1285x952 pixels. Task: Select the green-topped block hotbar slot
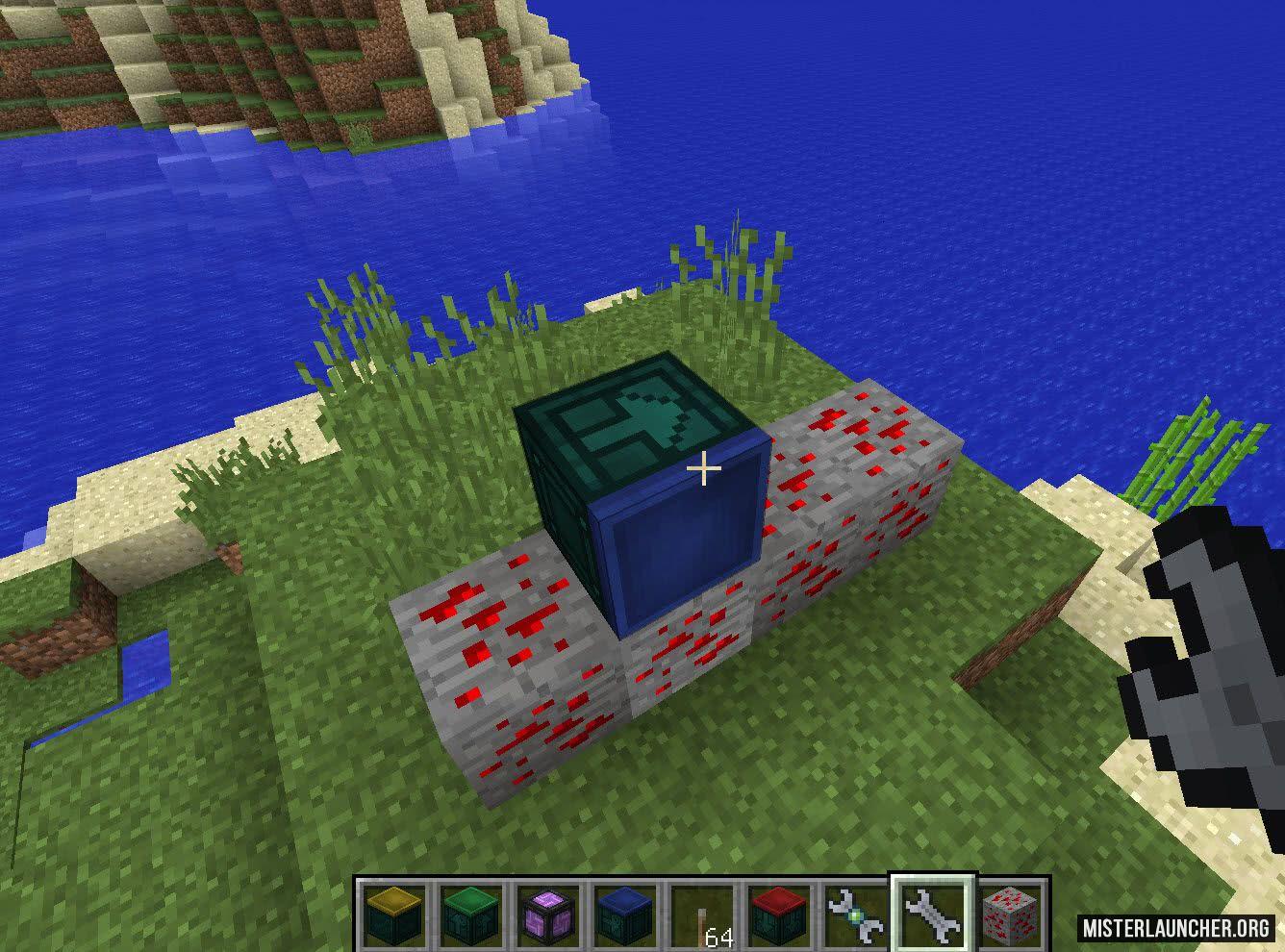pyautogui.click(x=467, y=914)
